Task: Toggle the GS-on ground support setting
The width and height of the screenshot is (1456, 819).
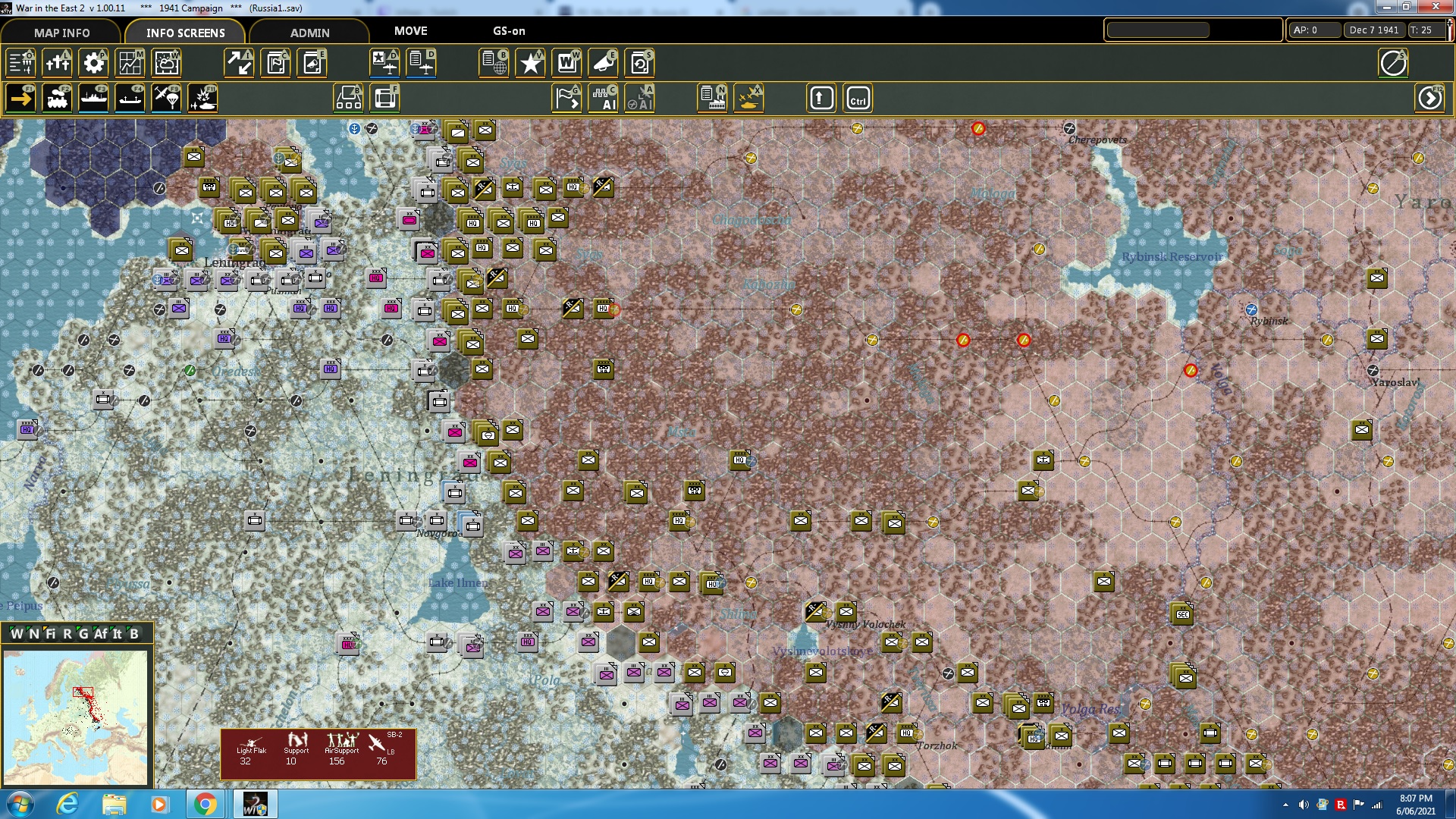Action: tap(507, 31)
